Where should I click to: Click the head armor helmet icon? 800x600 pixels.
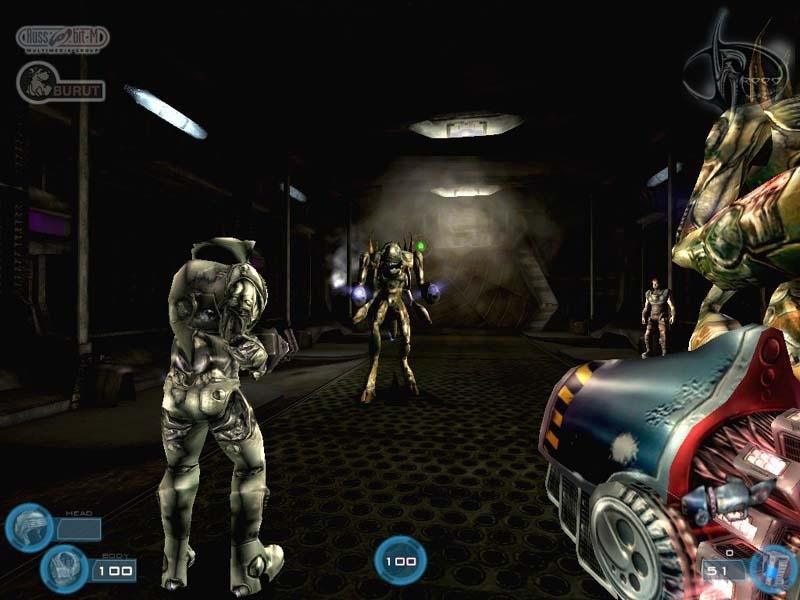27,527
